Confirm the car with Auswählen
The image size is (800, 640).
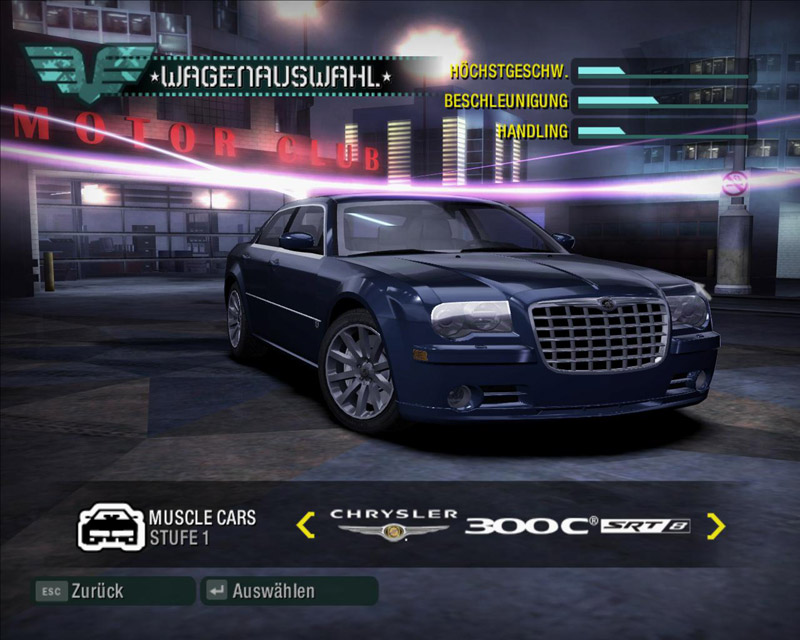tap(288, 591)
